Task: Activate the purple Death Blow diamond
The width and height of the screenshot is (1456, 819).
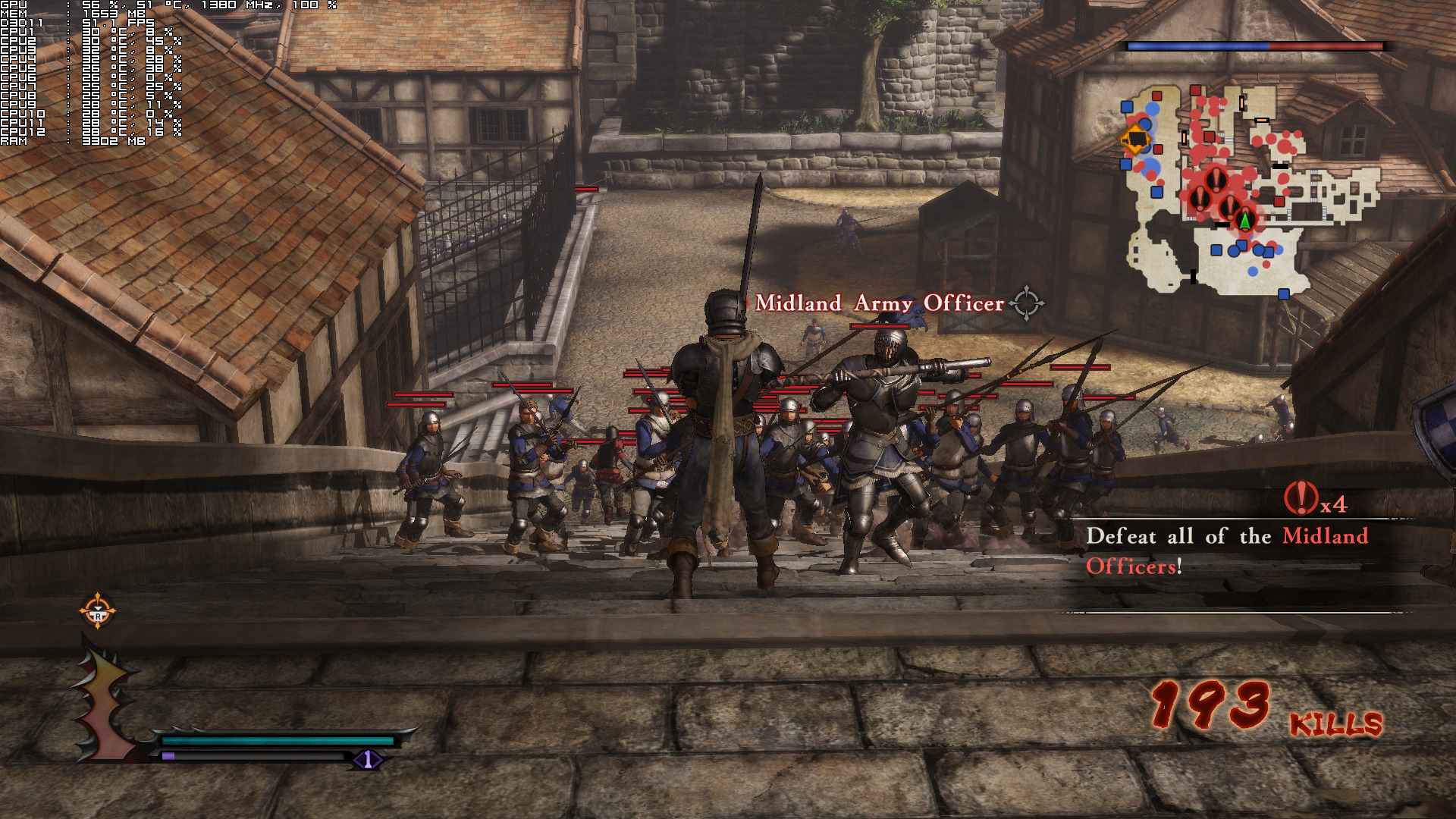Action: pyautogui.click(x=368, y=759)
